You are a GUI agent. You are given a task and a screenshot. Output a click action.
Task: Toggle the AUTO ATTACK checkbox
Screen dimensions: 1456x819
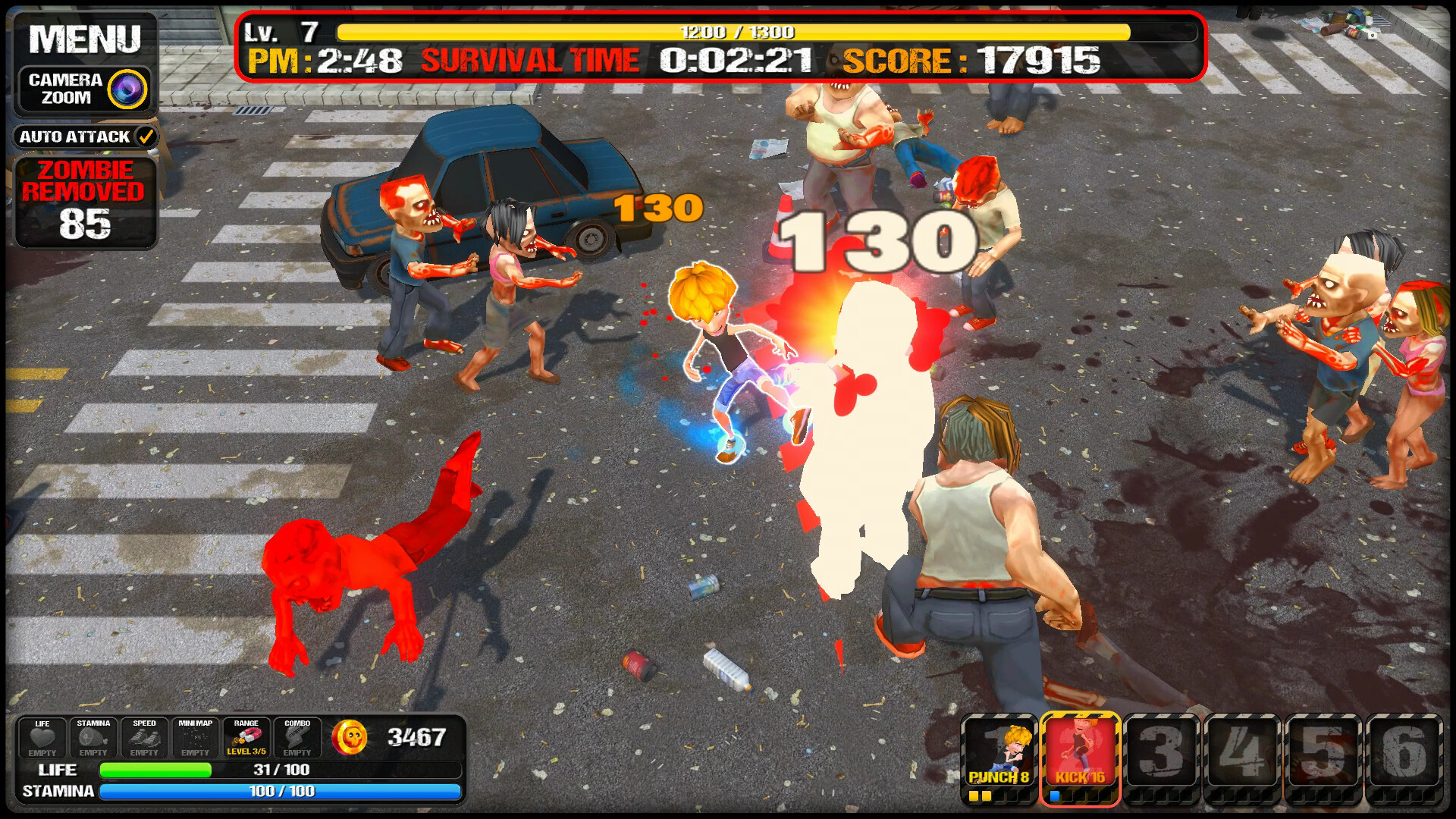[147, 137]
